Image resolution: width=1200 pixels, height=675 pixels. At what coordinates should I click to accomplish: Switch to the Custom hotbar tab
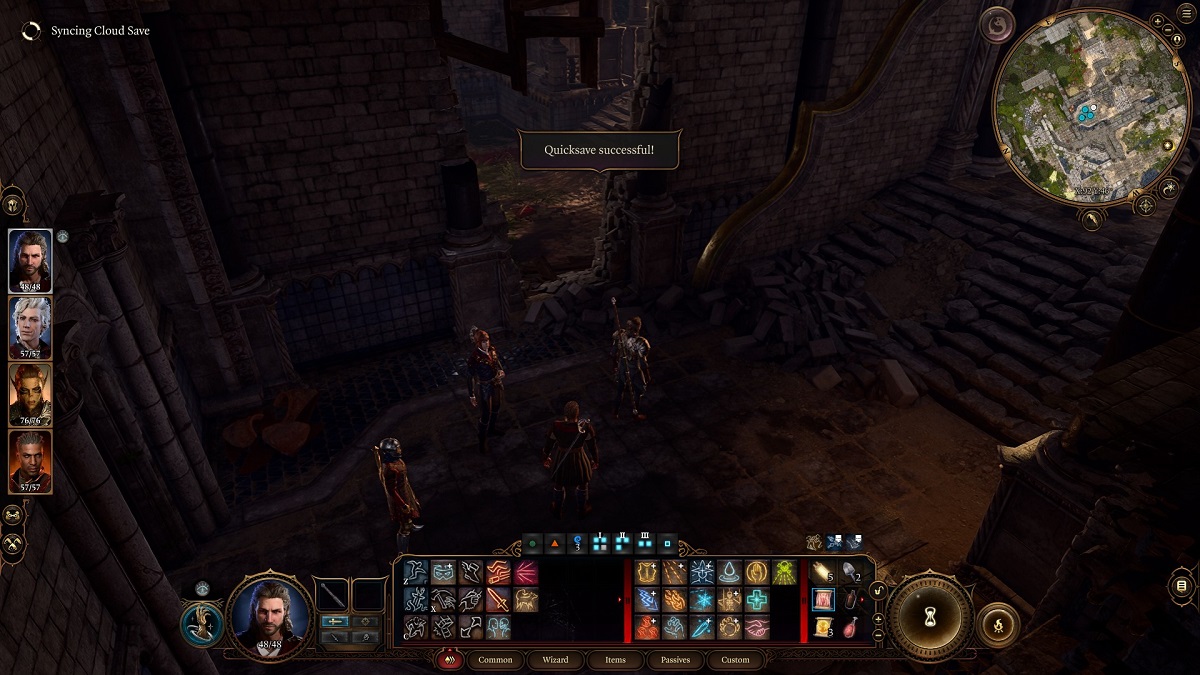pyautogui.click(x=735, y=660)
